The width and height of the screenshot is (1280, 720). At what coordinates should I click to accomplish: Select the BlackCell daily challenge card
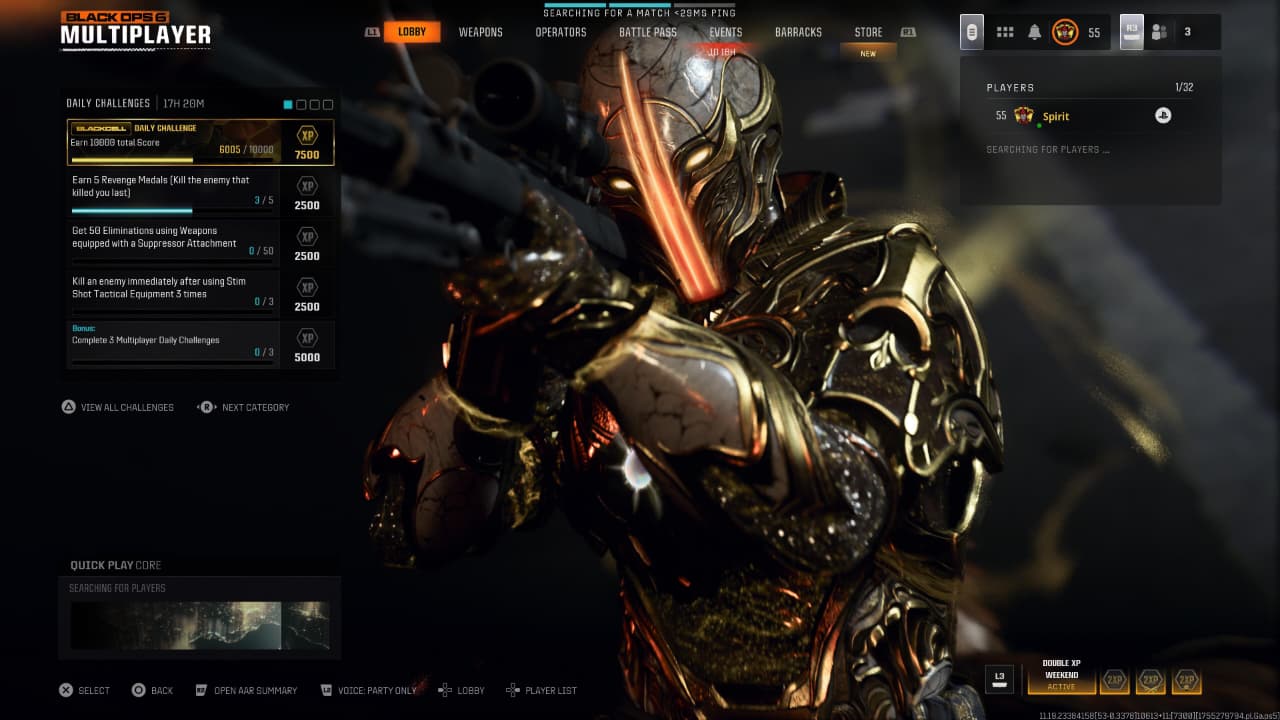pyautogui.click(x=200, y=142)
